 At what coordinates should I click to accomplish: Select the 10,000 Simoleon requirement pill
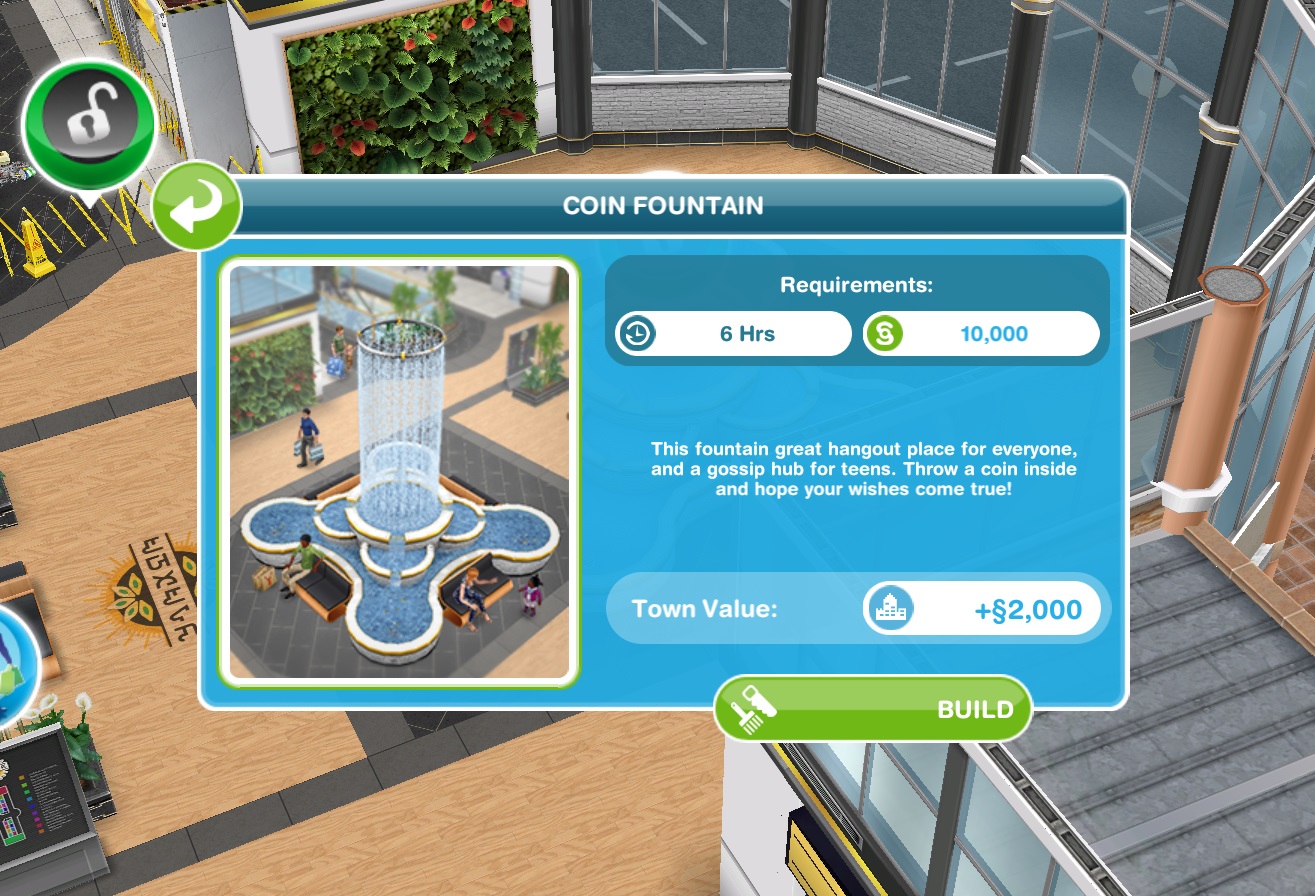point(982,333)
